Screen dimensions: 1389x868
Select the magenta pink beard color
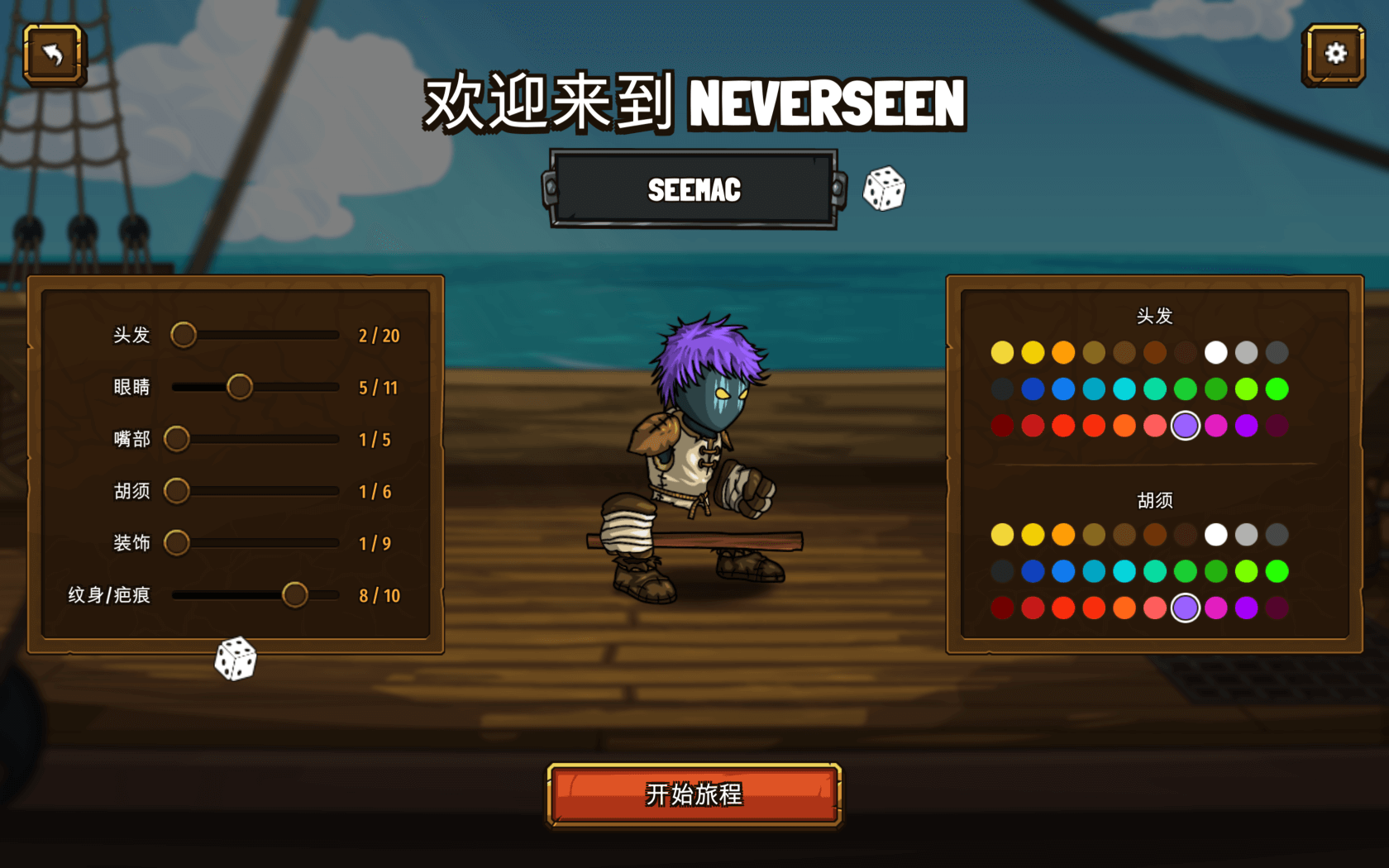tap(1215, 608)
